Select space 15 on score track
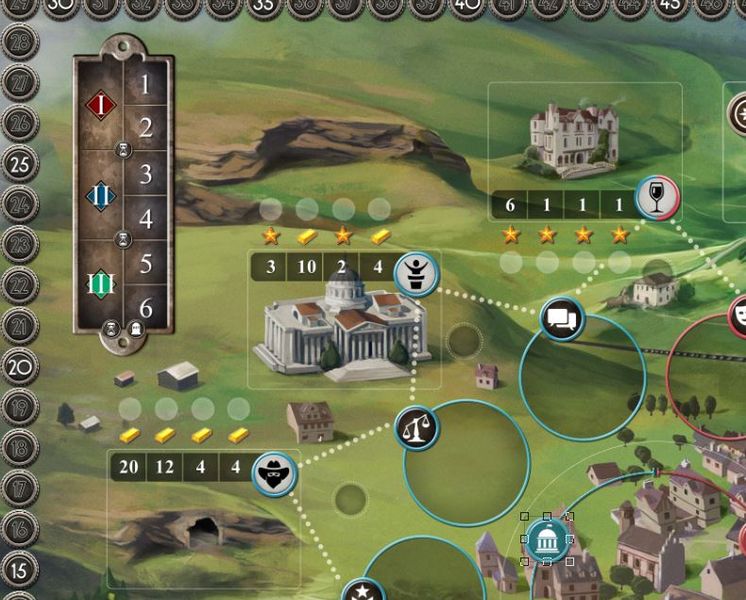Screen dimensions: 746x600 [x=20, y=570]
